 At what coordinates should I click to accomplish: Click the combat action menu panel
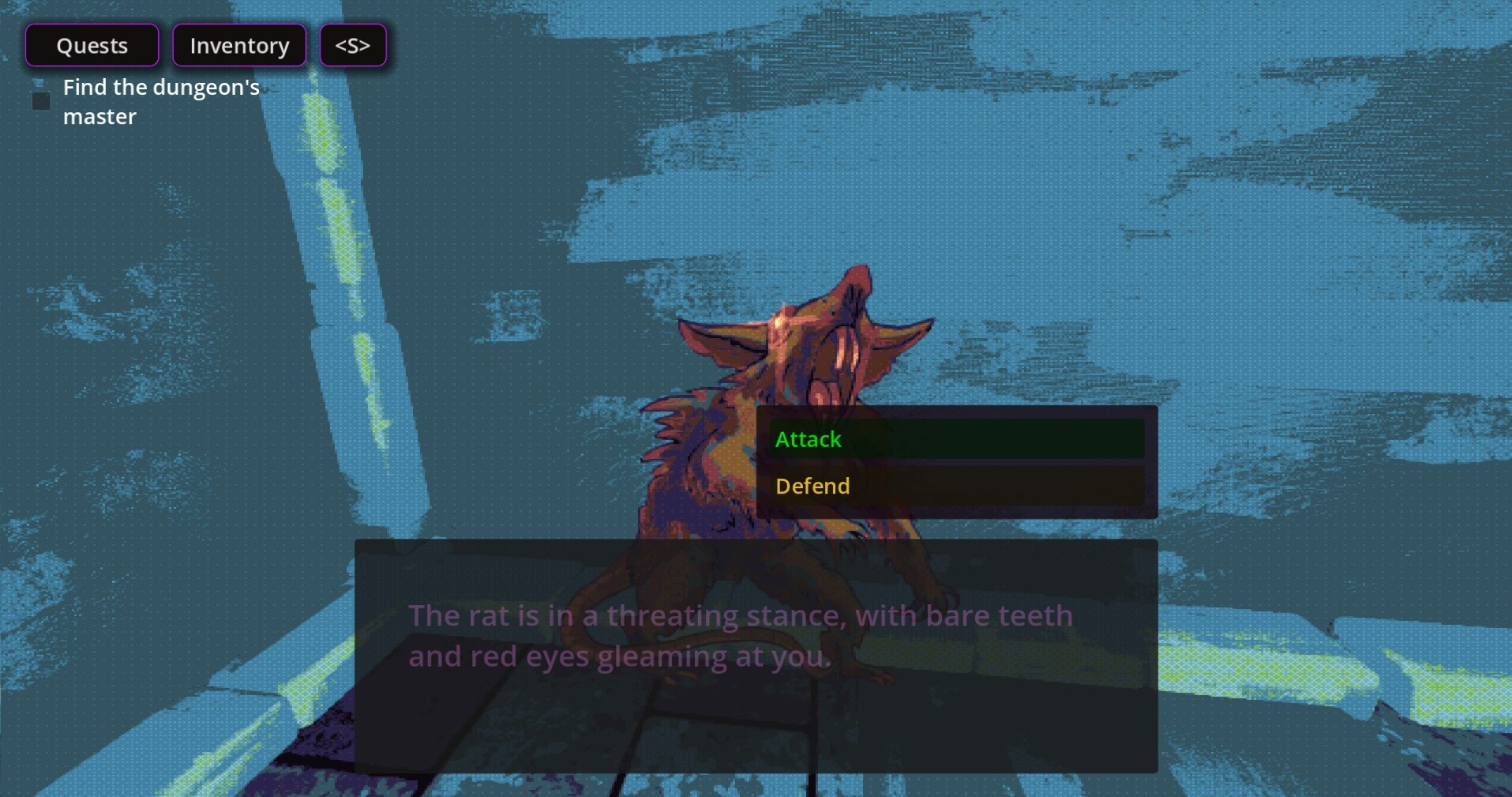[x=955, y=462]
